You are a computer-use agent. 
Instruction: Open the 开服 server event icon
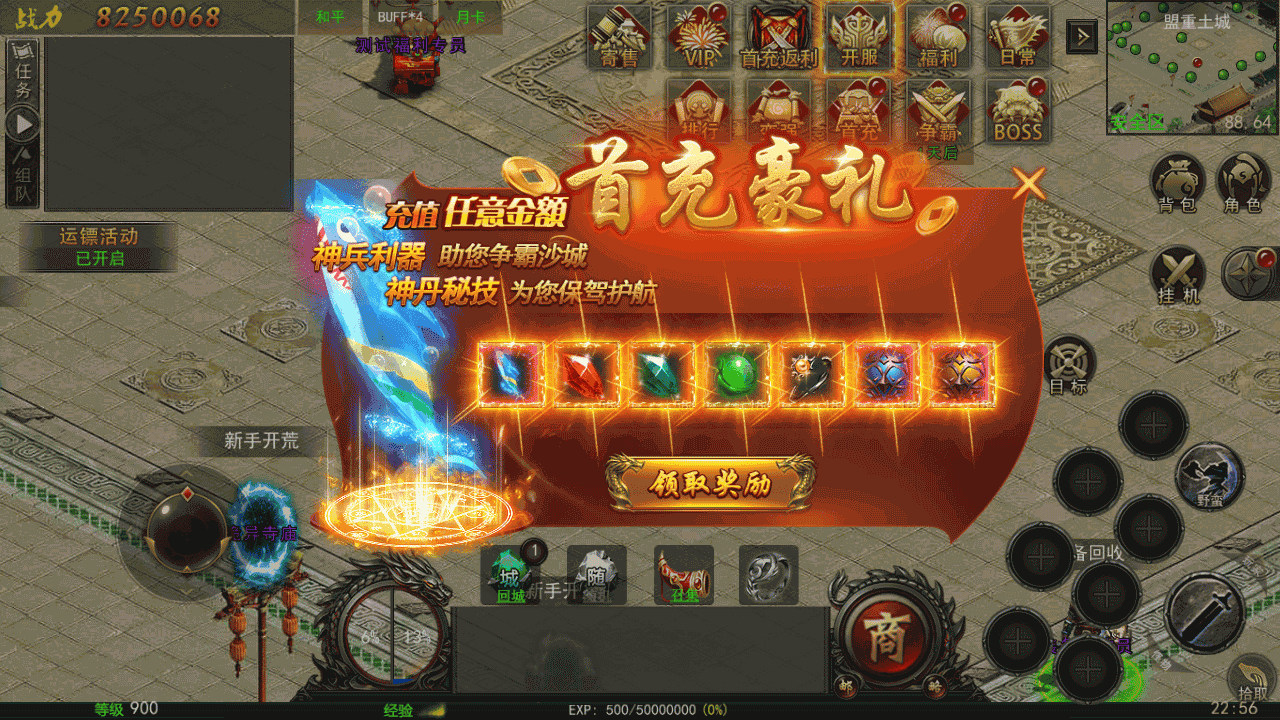click(x=859, y=37)
